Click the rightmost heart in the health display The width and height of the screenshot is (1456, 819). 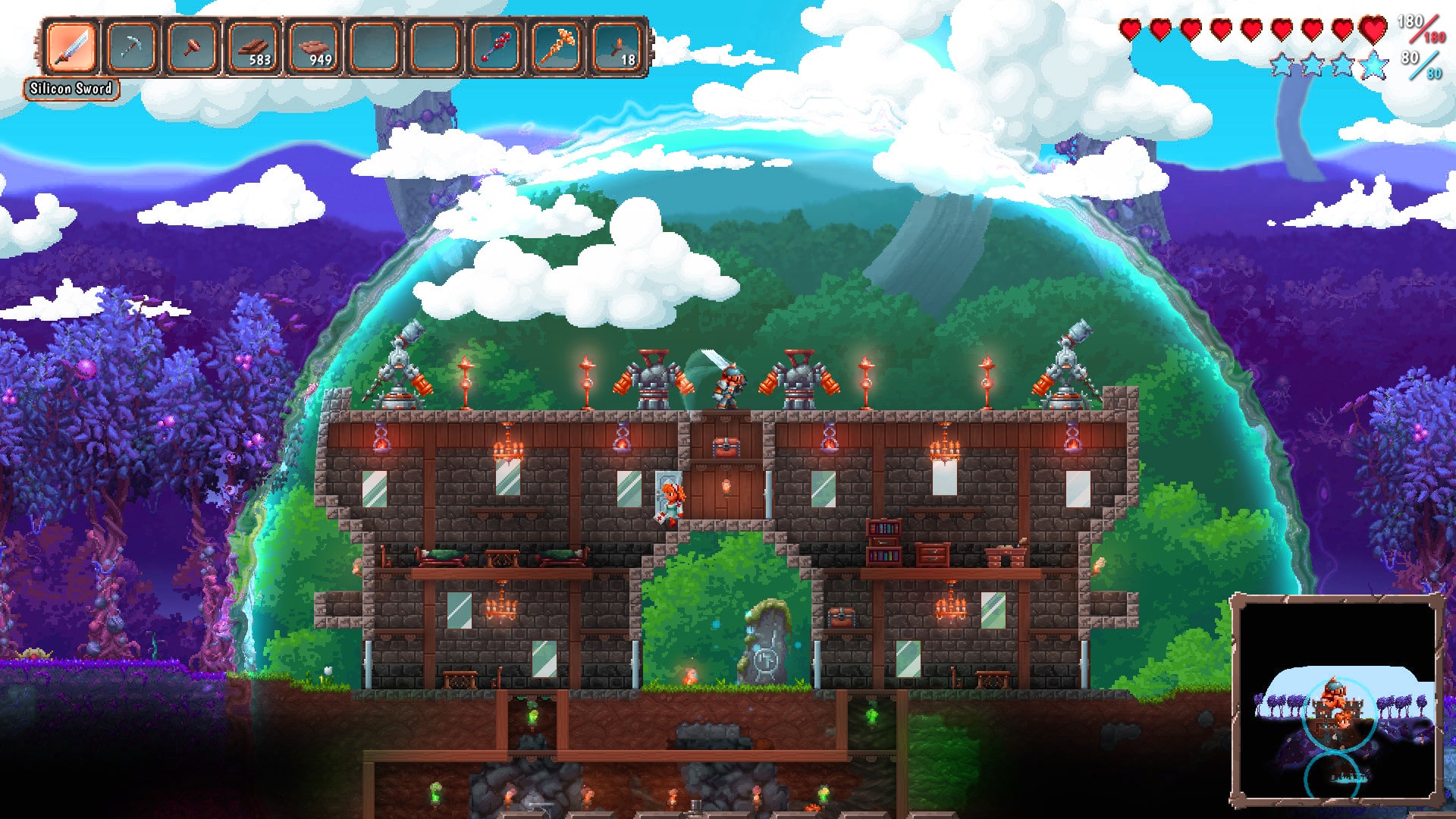pos(1373,30)
